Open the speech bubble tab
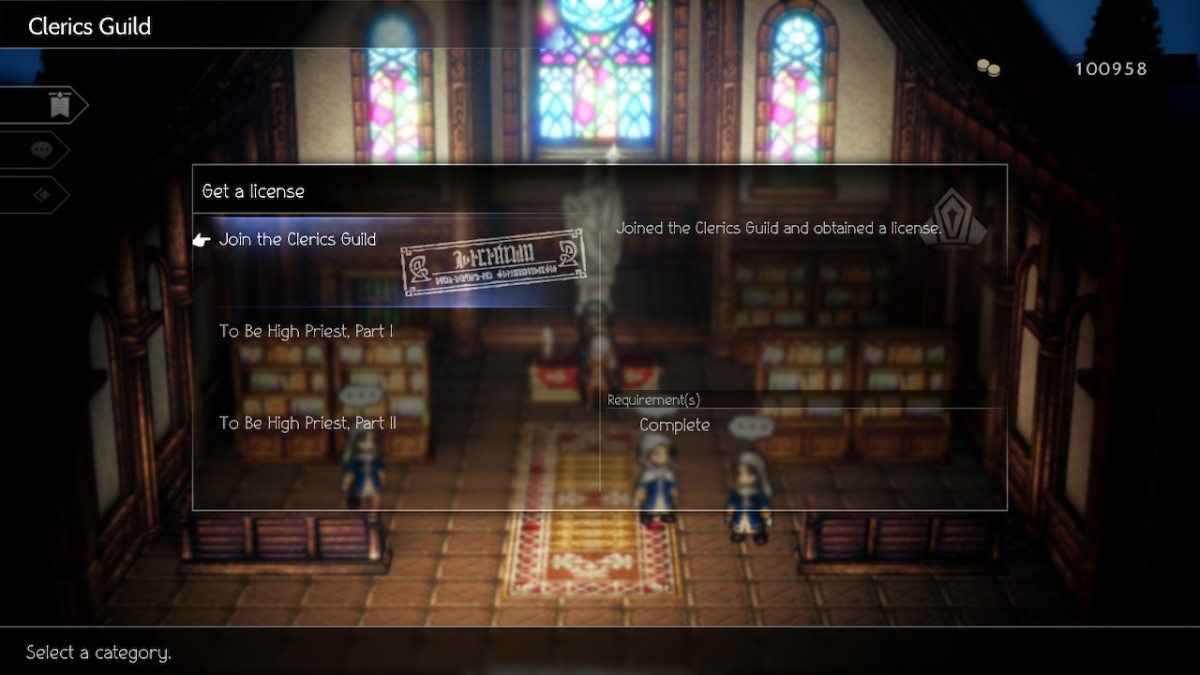1200x675 pixels. click(x=42, y=150)
